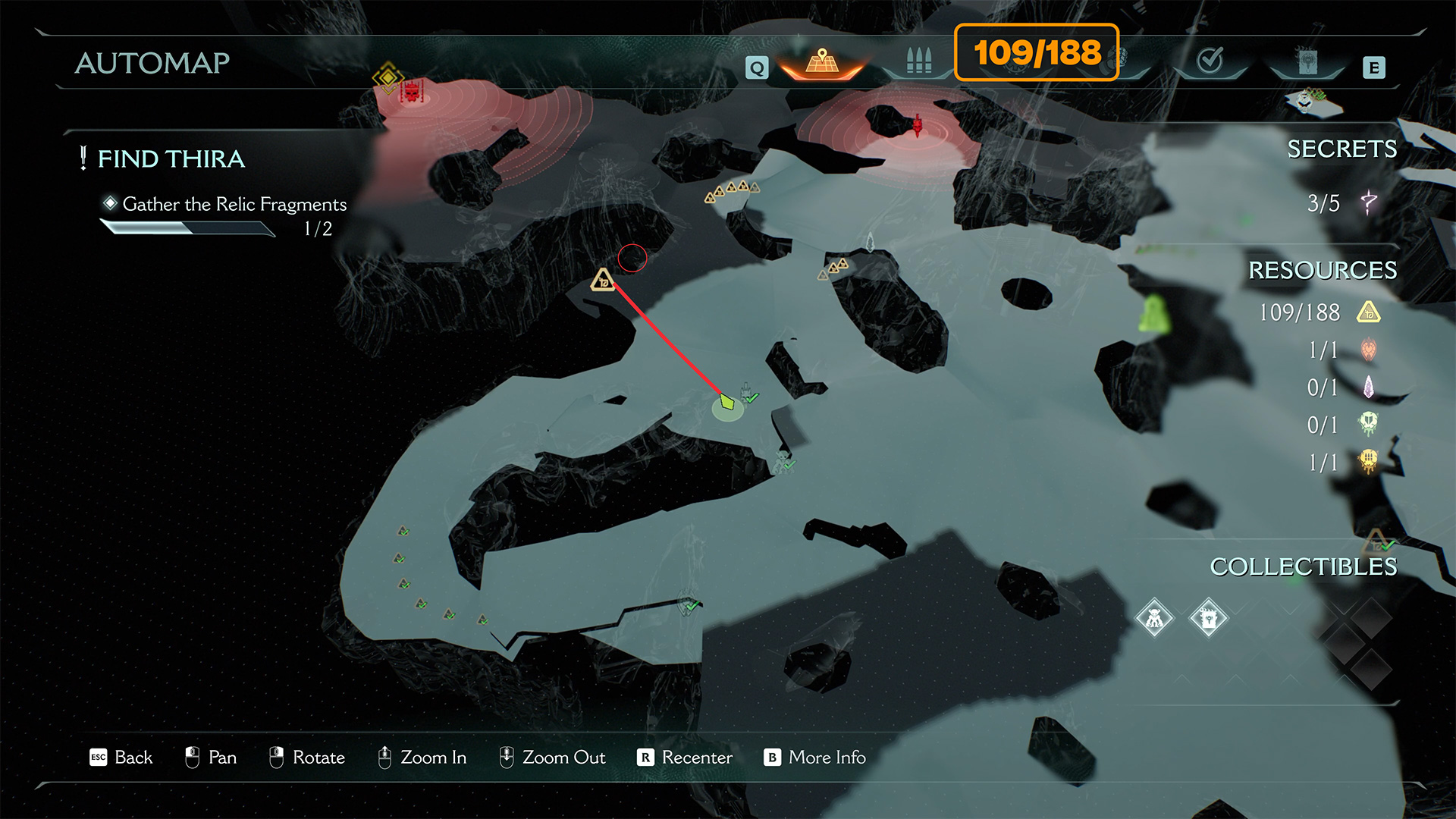Click the green player arrow marker
The image size is (1456, 819).
pyautogui.click(x=727, y=402)
